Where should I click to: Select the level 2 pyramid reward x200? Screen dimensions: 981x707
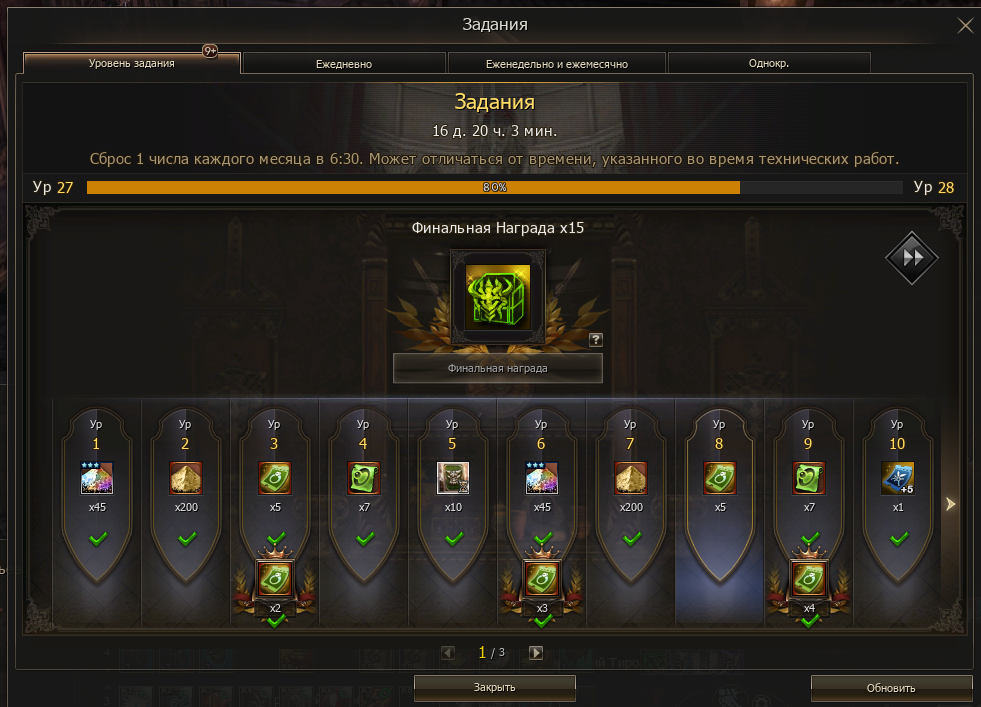tap(186, 478)
